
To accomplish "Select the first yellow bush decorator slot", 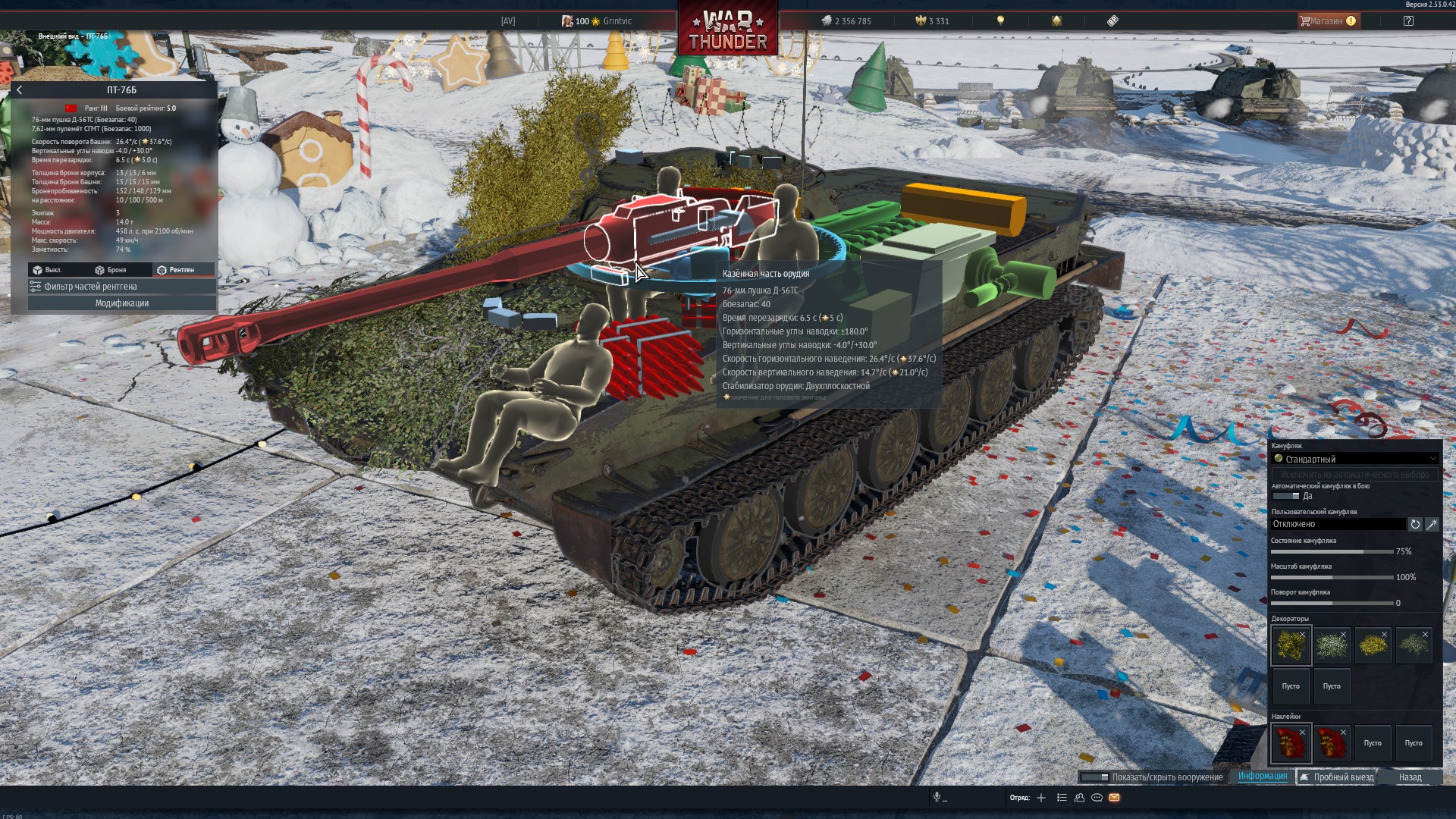I will coord(1291,645).
